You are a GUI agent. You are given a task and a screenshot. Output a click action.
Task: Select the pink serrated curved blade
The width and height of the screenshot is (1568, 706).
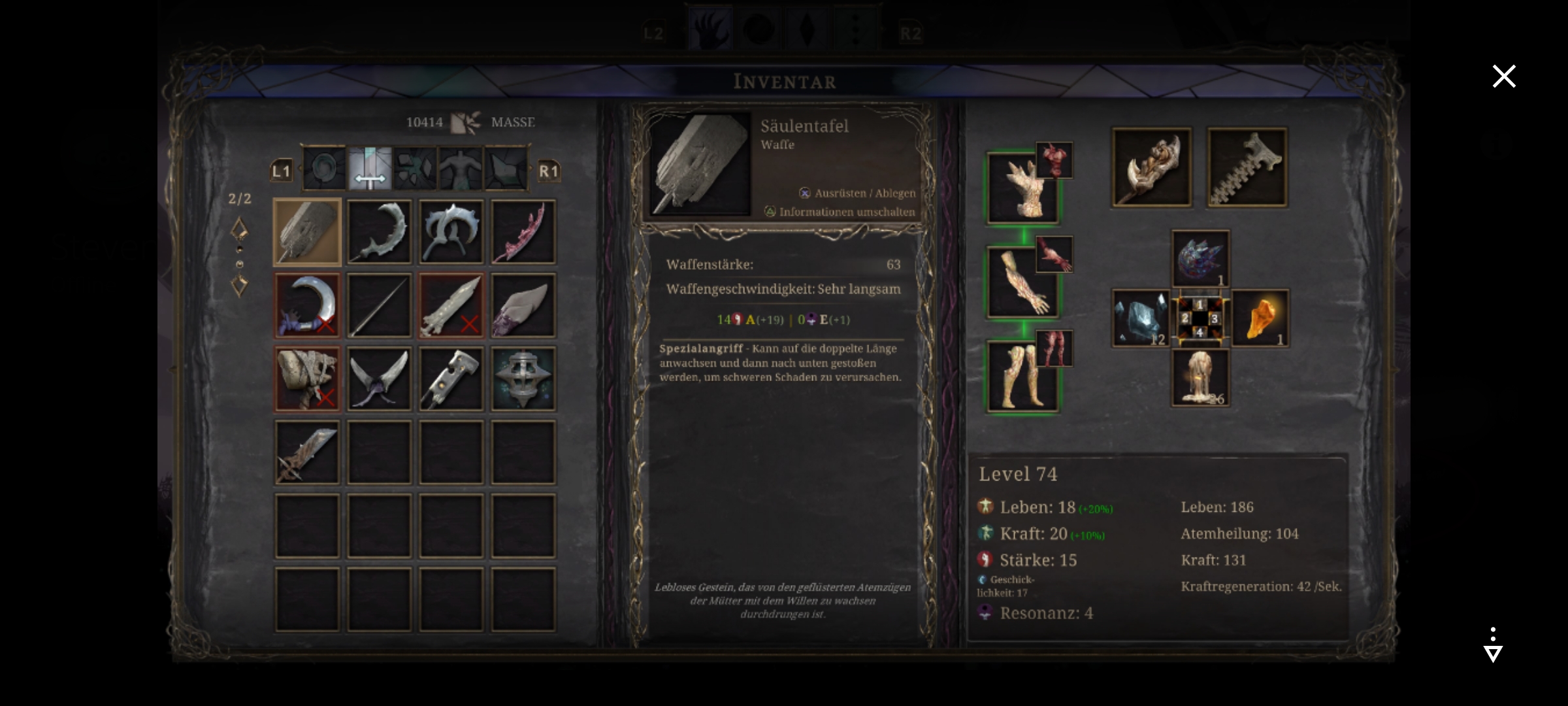[x=523, y=232]
